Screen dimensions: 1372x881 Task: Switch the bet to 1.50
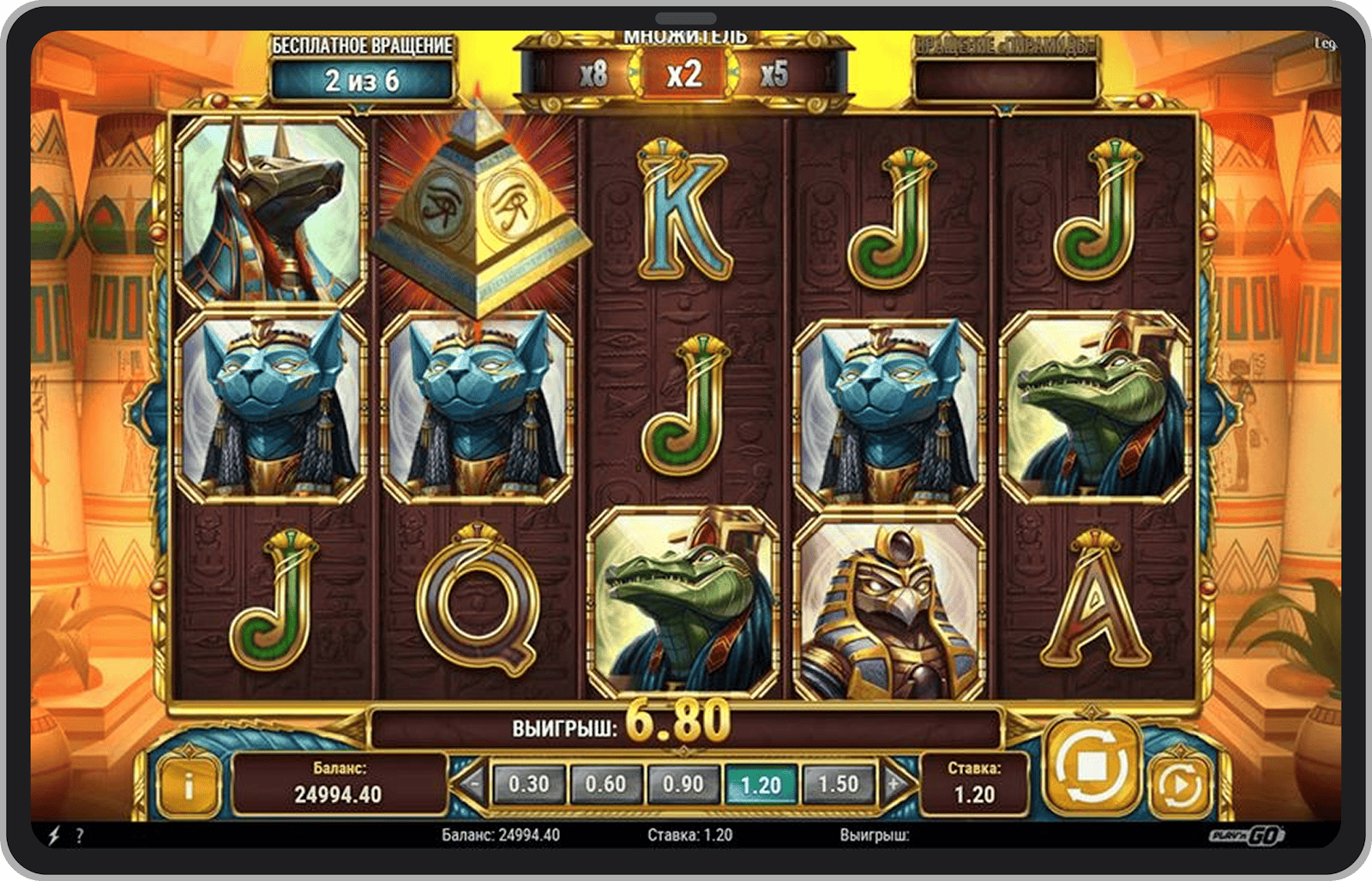[838, 784]
